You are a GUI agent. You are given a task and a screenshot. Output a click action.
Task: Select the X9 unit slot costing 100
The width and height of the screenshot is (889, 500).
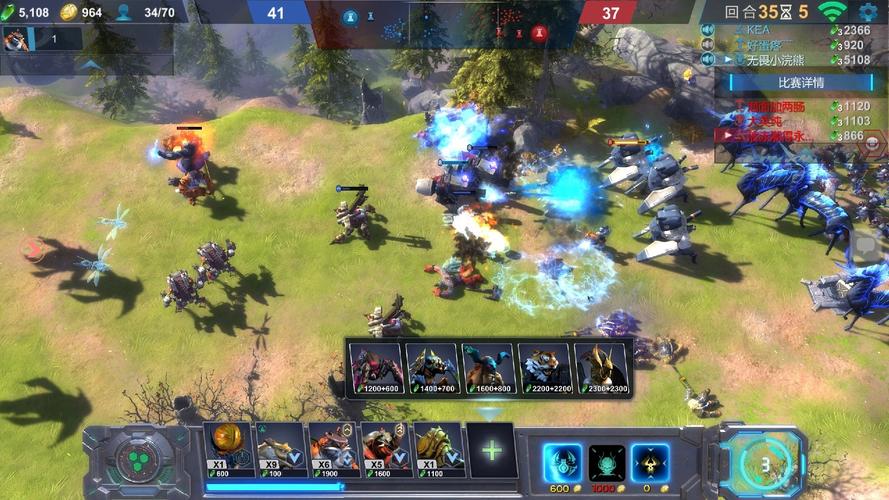point(281,449)
